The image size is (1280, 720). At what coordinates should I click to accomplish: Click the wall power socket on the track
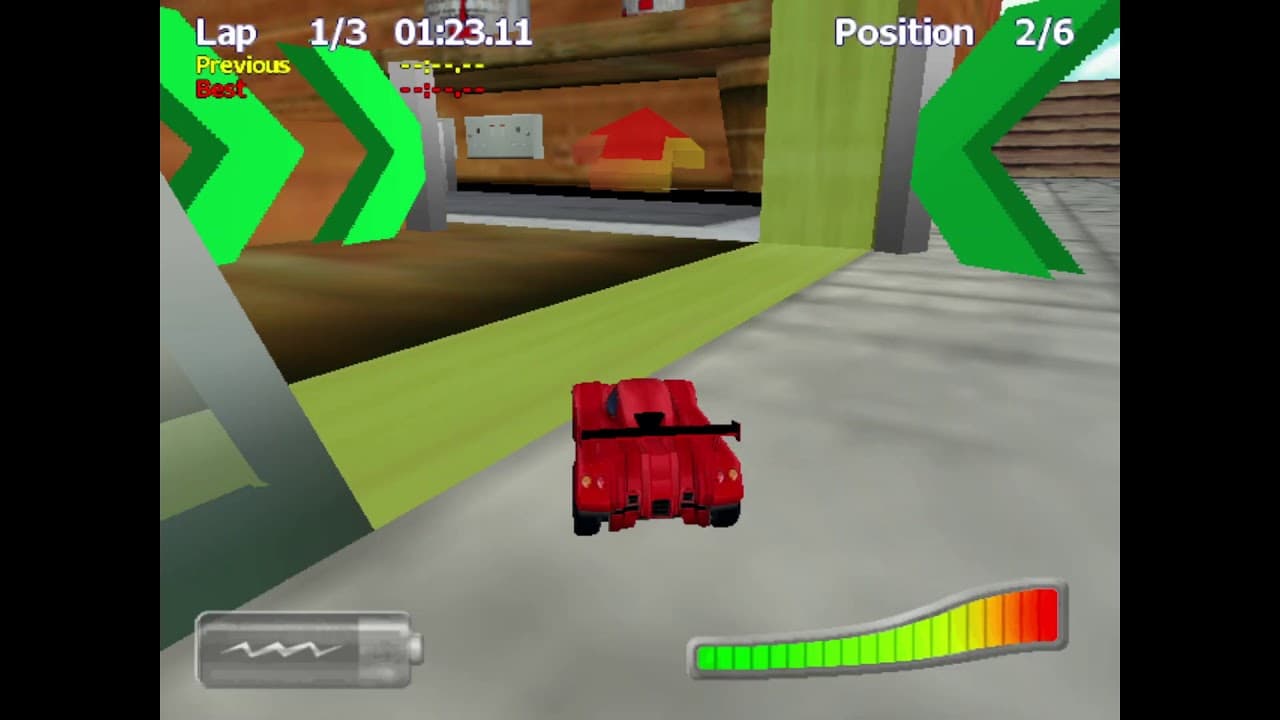coord(503,136)
